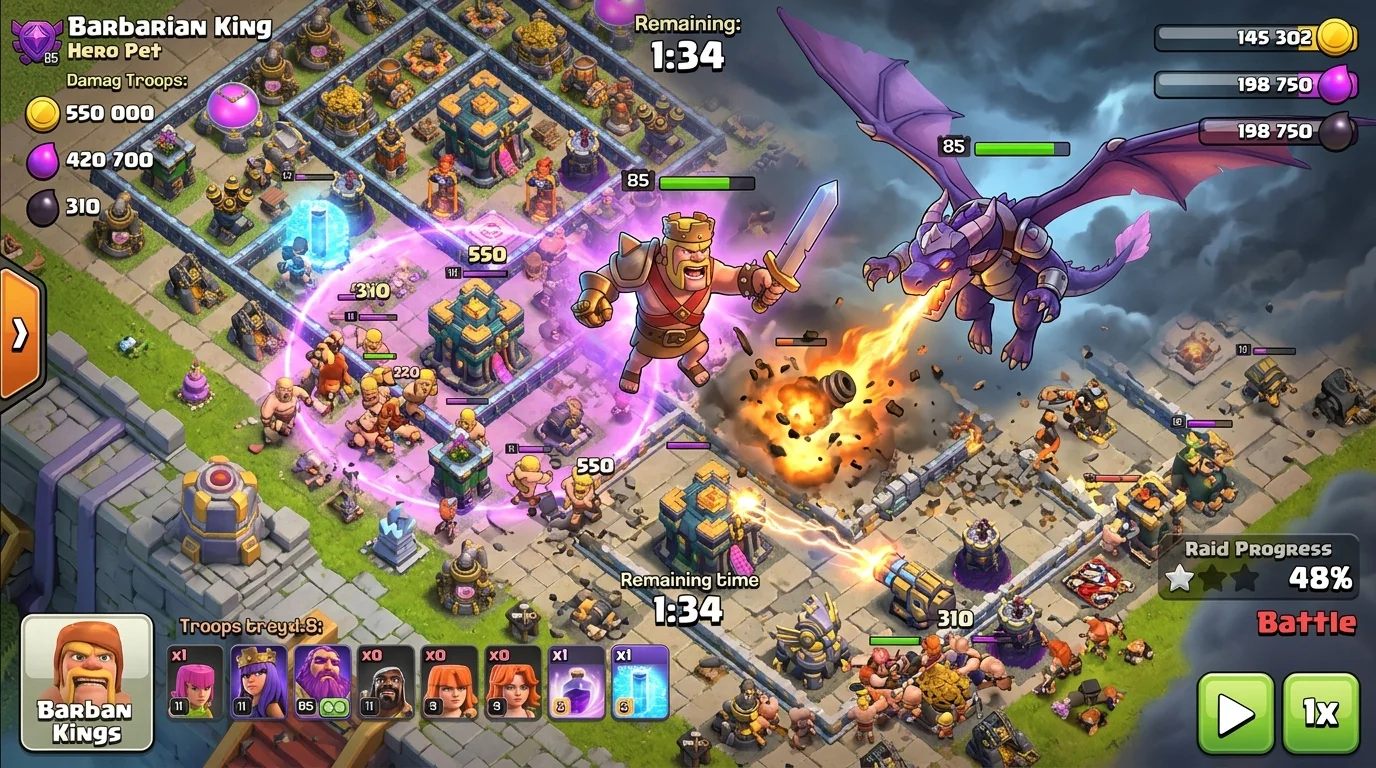This screenshot has height=768, width=1376.
Task: Select the Archer Queen hero slot
Action: click(259, 683)
